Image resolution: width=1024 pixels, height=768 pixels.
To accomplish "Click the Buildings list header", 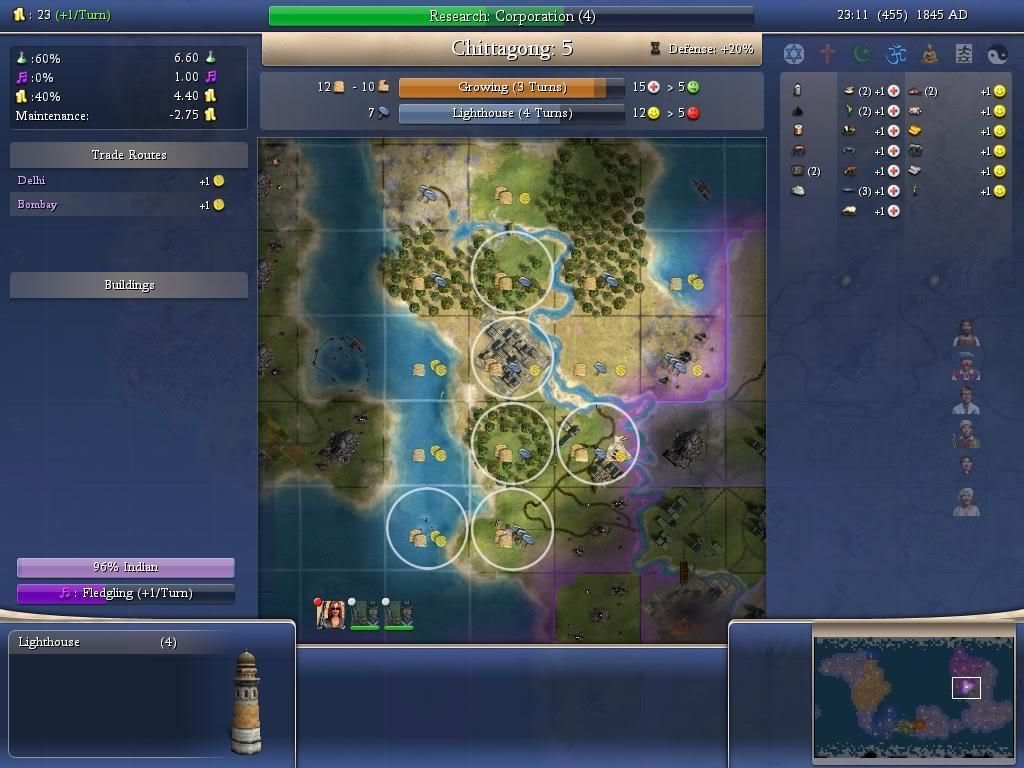I will tap(129, 285).
